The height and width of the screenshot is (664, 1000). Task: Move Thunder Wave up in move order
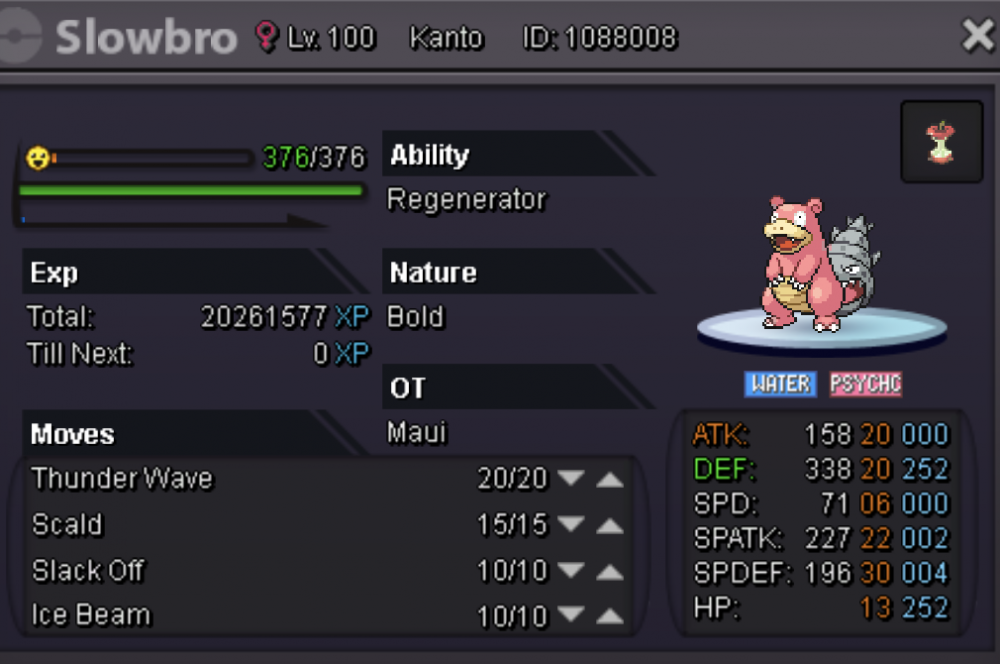coord(610,479)
